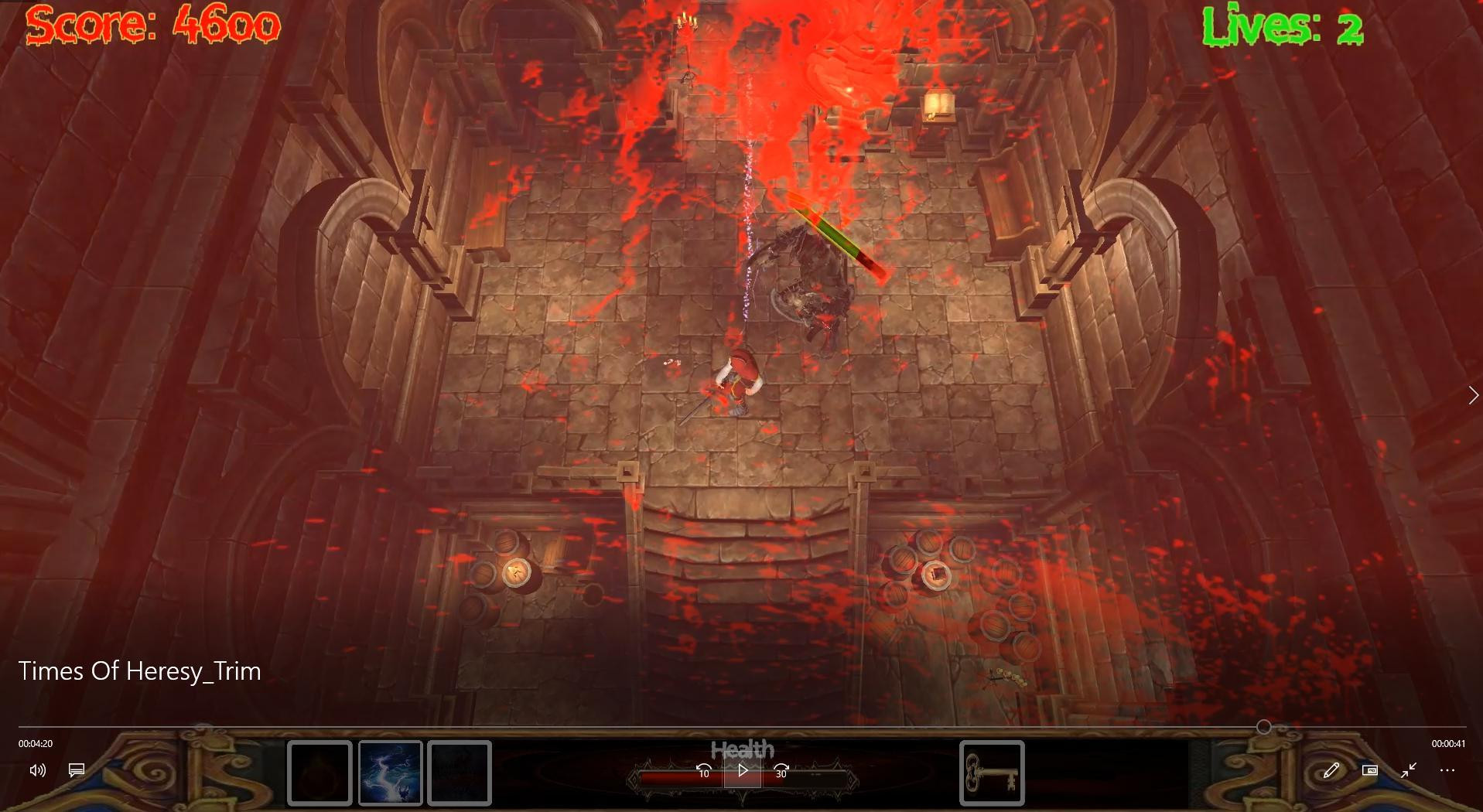Click the title Times Of Heresy_Trim

(140, 671)
